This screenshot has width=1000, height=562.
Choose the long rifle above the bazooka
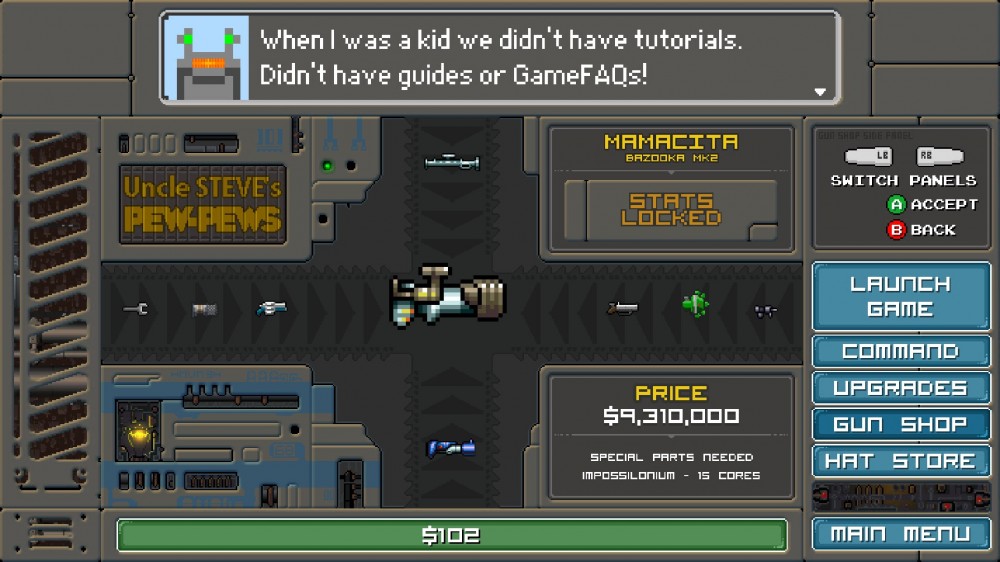[452, 161]
